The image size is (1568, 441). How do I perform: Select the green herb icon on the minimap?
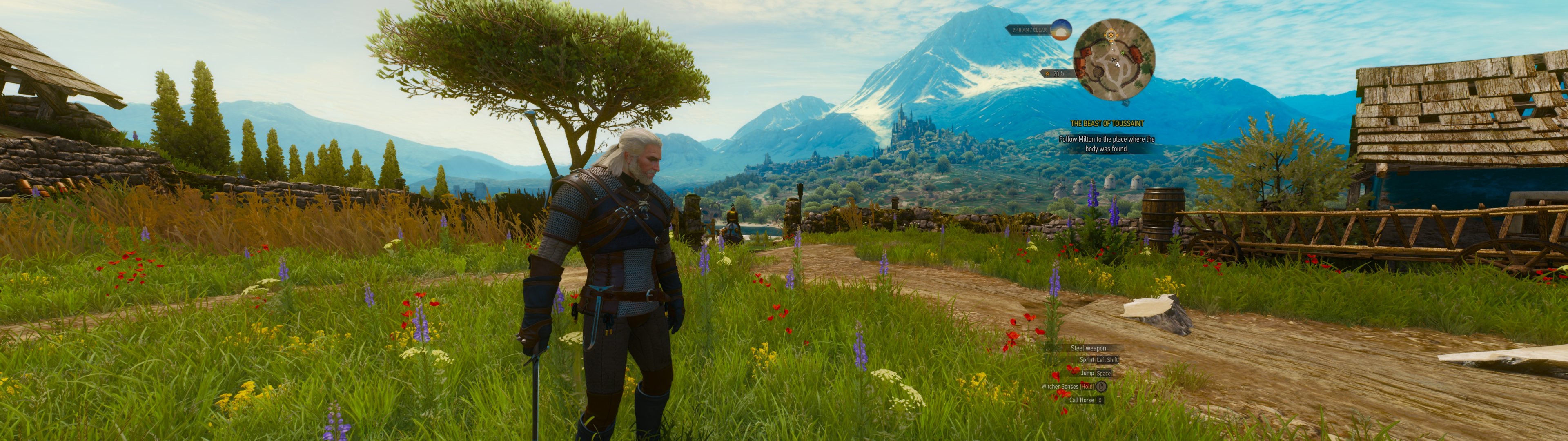(x=1123, y=53)
